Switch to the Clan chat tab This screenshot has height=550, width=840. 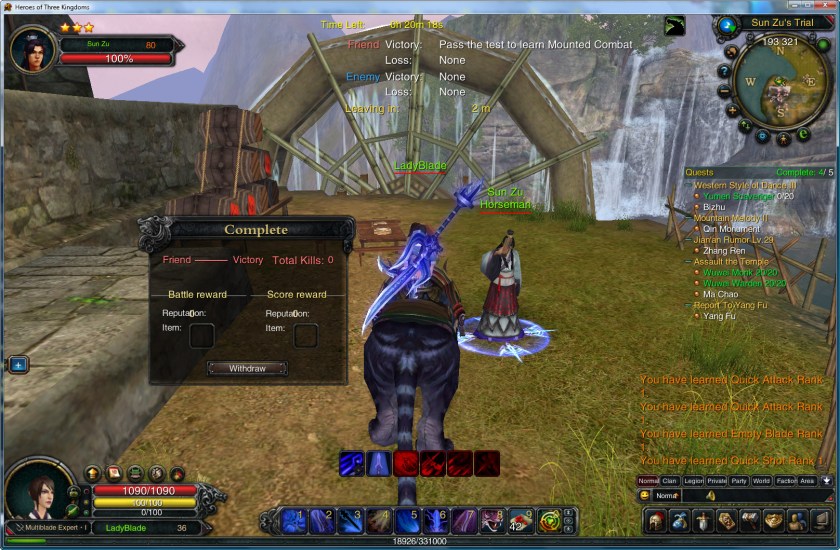tap(670, 481)
